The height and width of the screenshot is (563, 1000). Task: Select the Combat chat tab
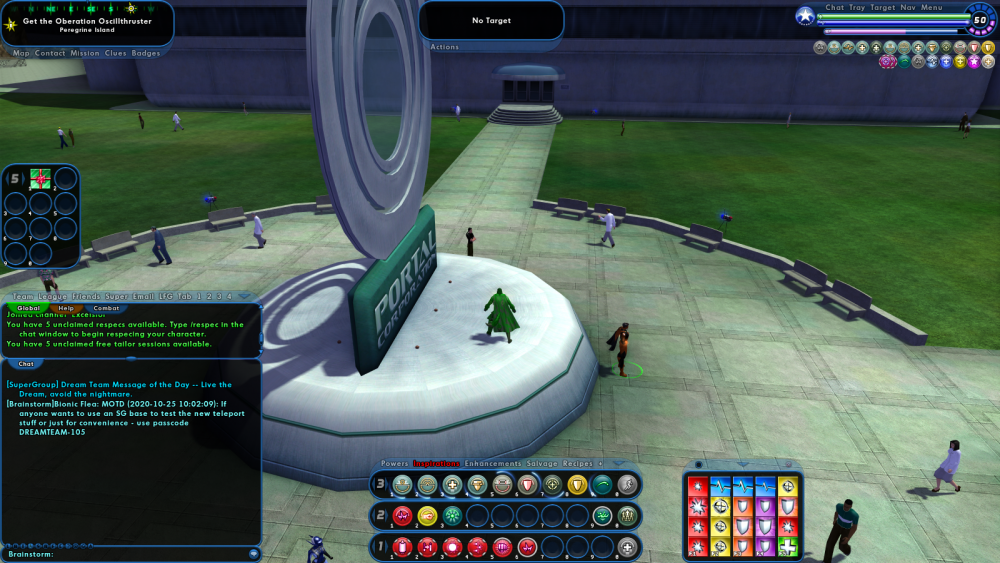click(x=106, y=308)
